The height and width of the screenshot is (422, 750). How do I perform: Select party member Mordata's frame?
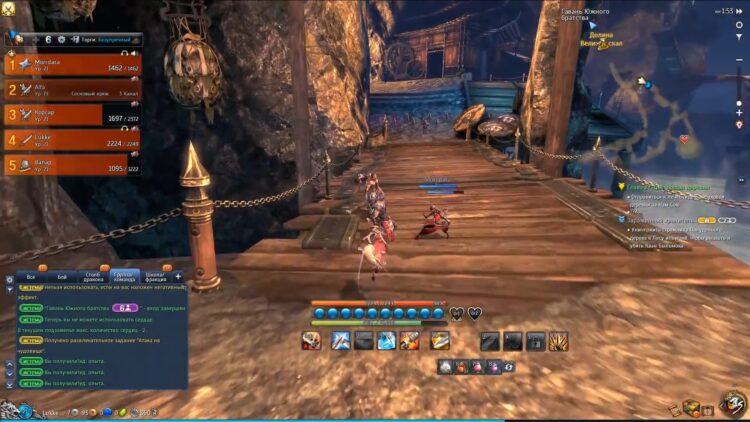pos(72,65)
